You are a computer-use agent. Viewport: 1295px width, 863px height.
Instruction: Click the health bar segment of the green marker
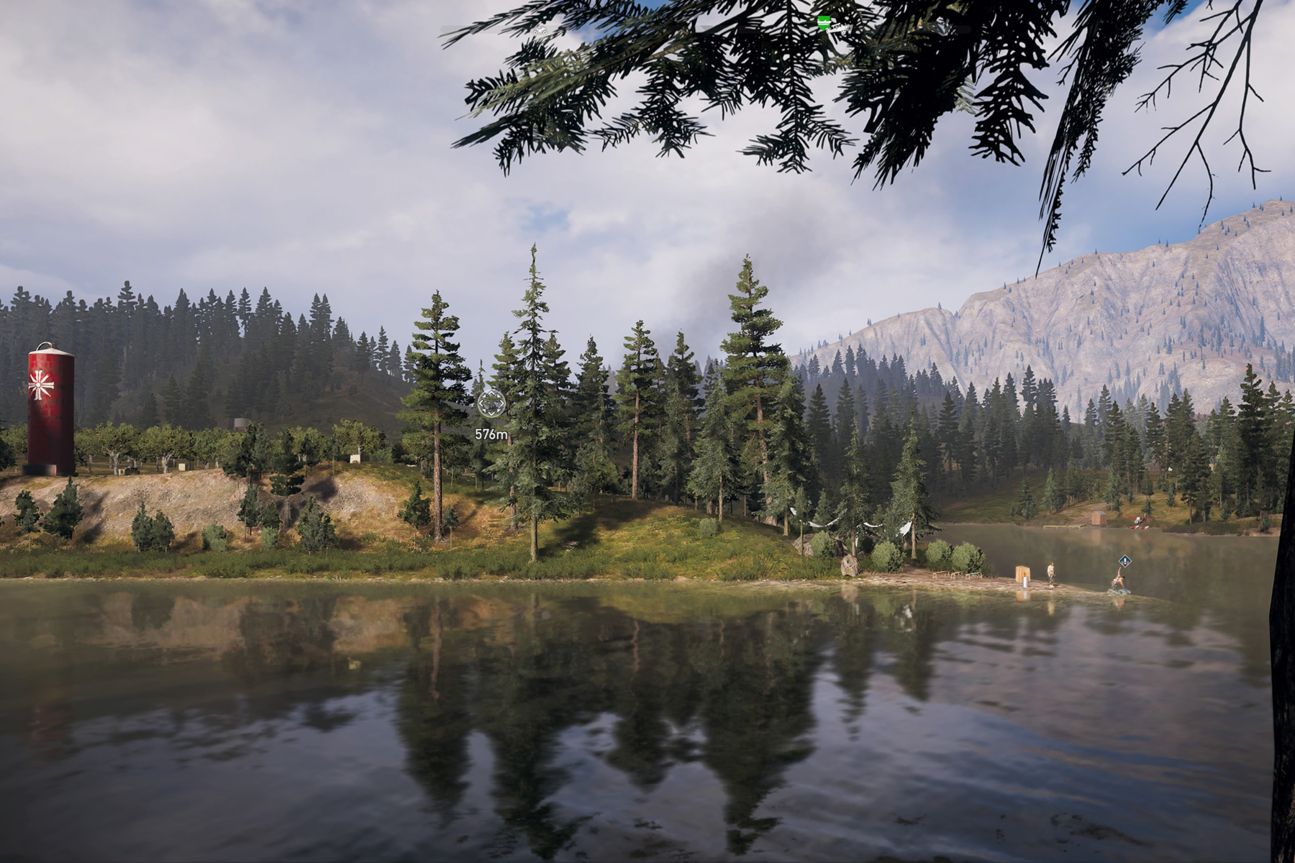click(x=824, y=23)
